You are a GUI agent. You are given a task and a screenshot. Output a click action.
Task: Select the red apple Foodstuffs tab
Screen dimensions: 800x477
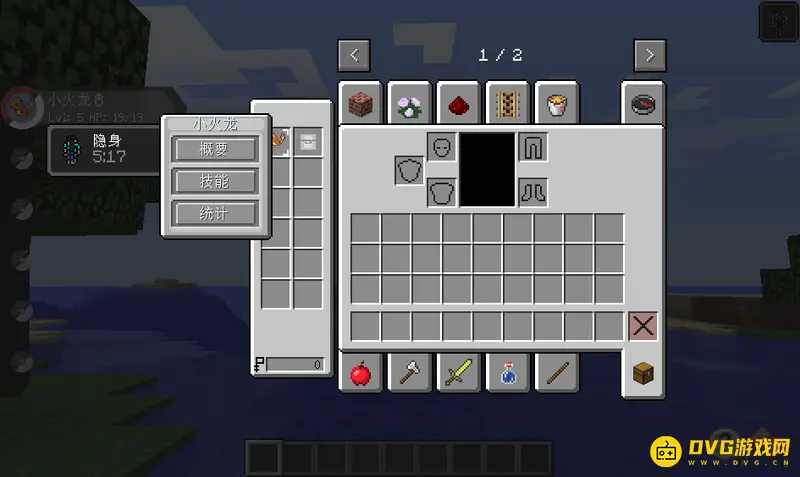point(360,374)
